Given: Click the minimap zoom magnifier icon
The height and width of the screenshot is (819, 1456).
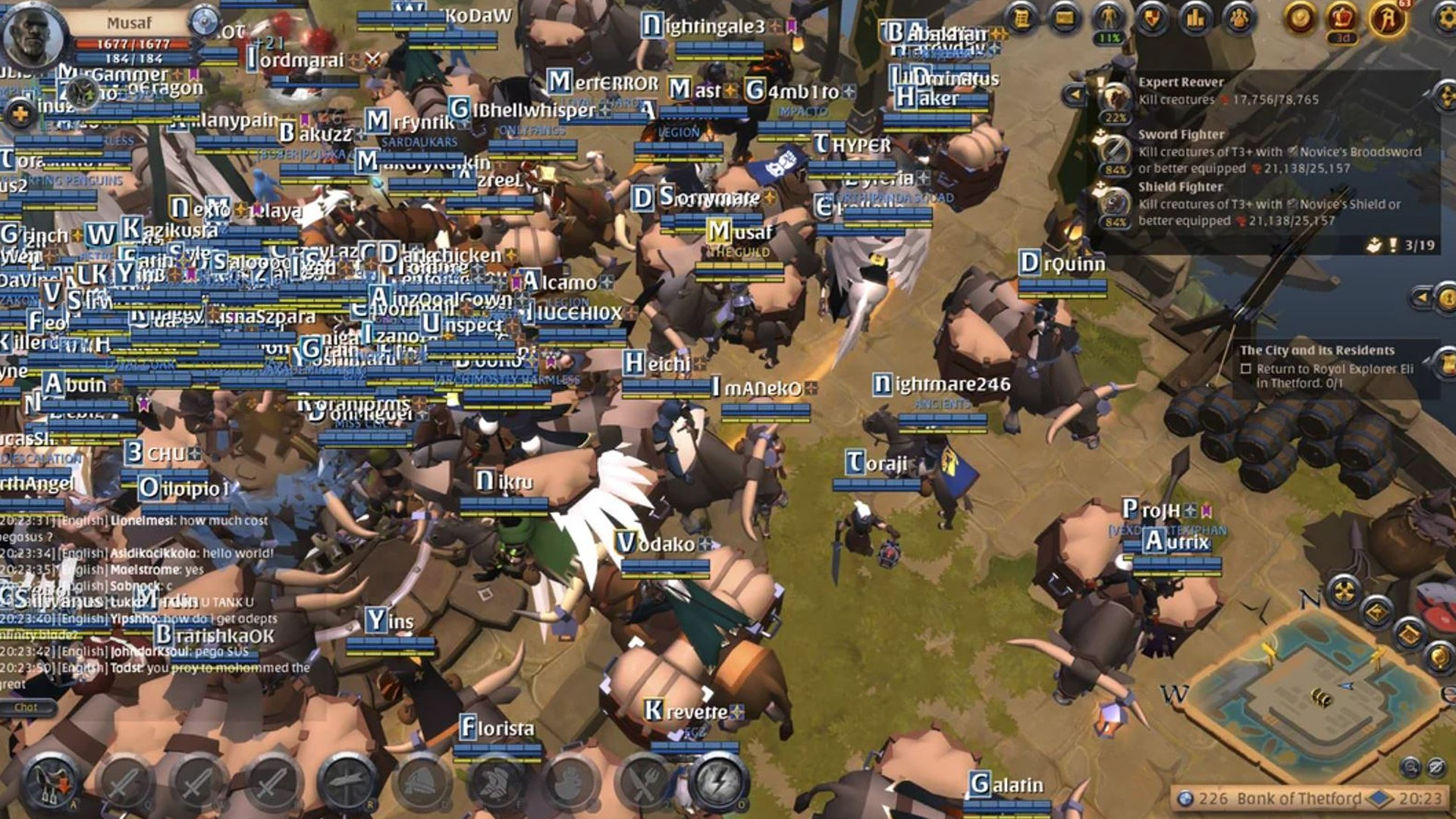Looking at the screenshot, I should tap(1410, 766).
